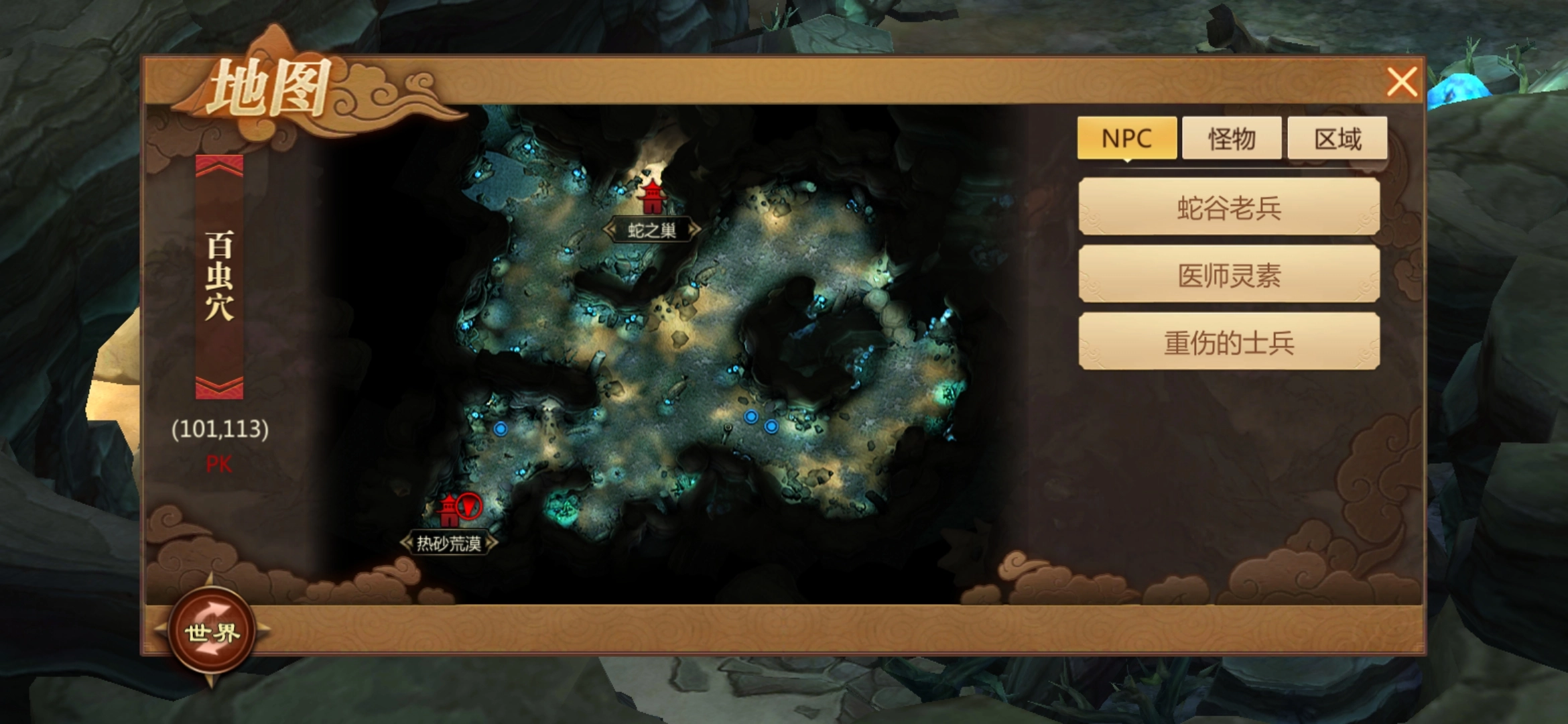This screenshot has width=1568, height=724.
Task: Show the 区域 regions tab
Action: click(x=1337, y=138)
